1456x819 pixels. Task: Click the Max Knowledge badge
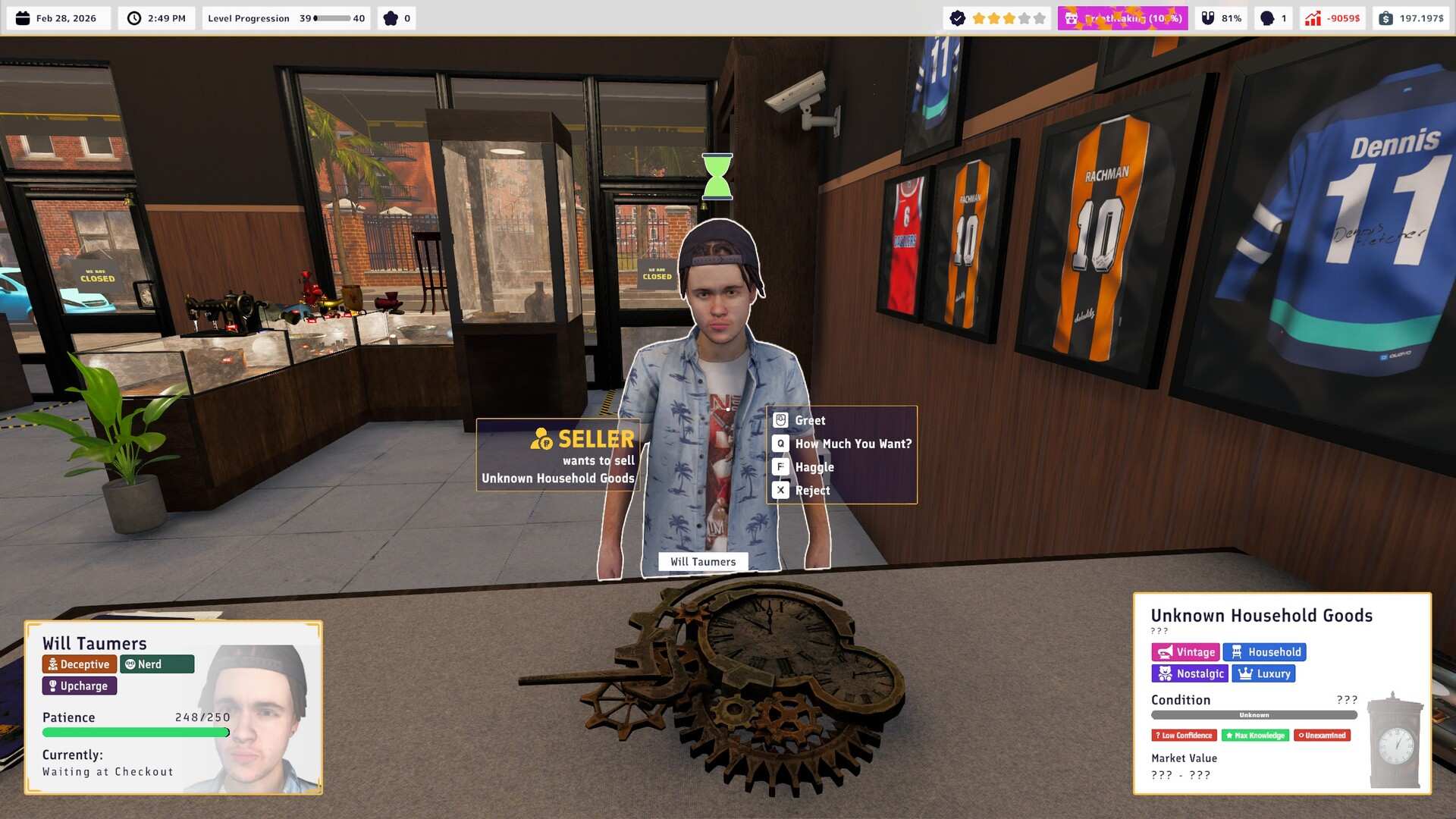click(1255, 735)
